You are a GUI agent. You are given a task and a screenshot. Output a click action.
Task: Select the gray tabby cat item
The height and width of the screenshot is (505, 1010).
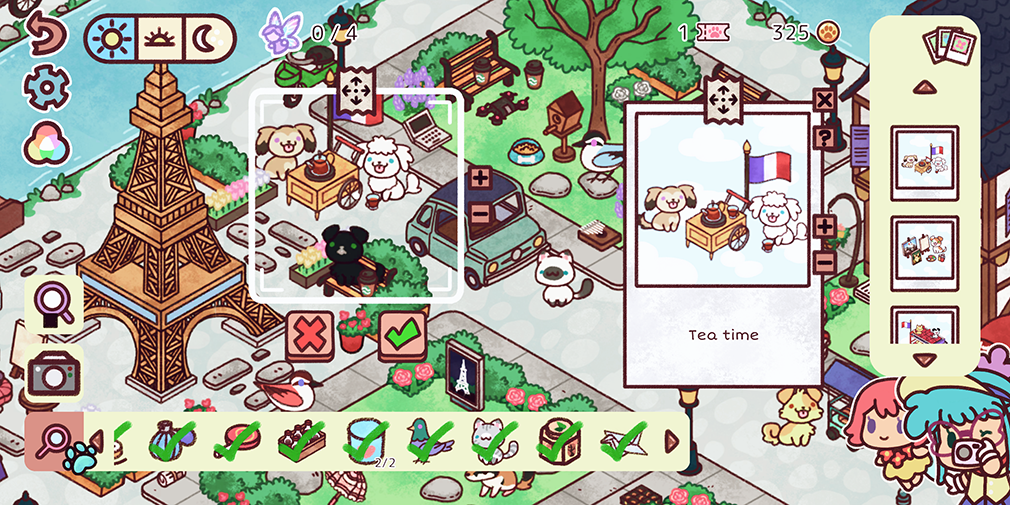tap(492, 440)
